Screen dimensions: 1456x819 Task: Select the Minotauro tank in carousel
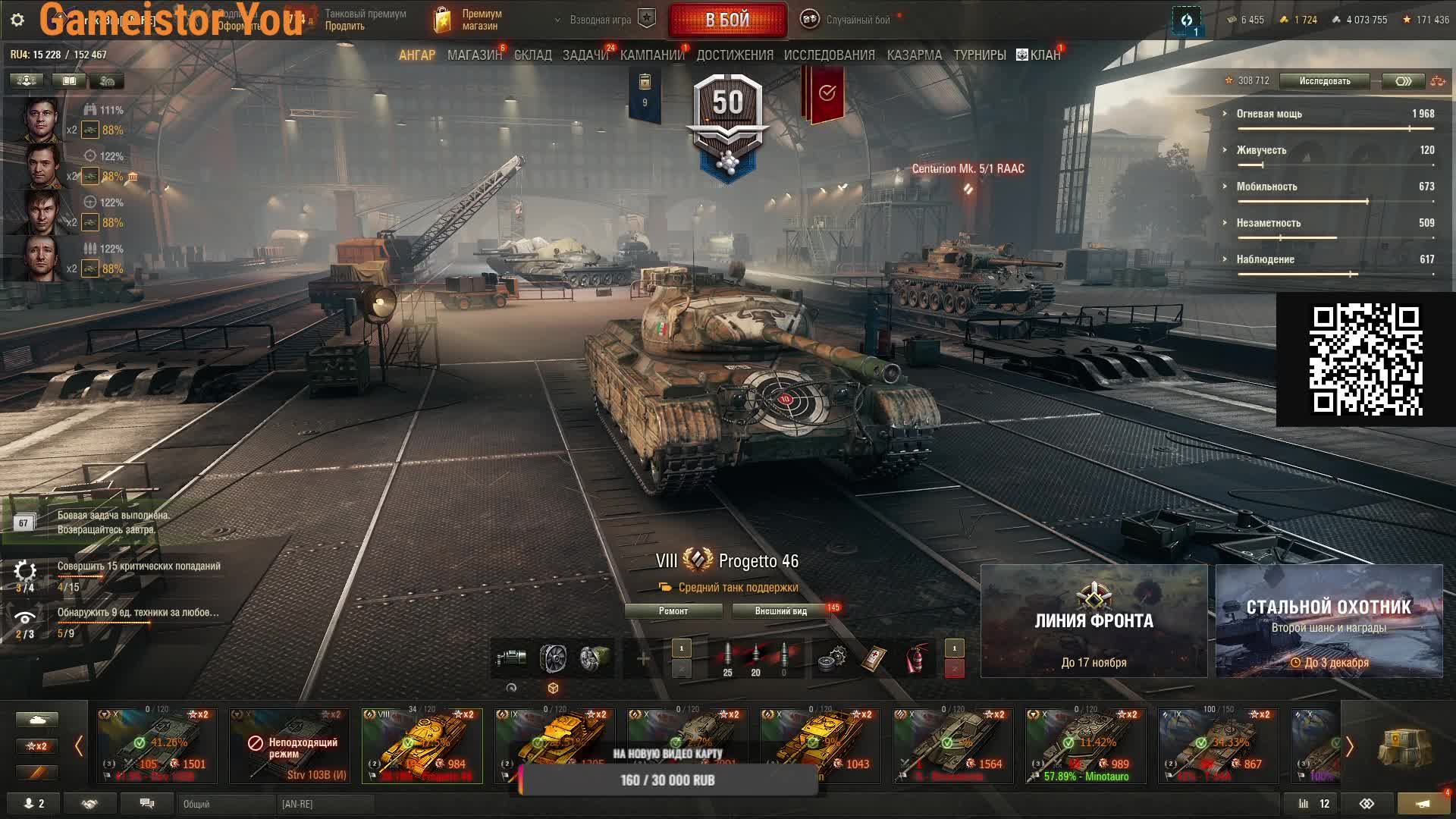[x=1085, y=746]
